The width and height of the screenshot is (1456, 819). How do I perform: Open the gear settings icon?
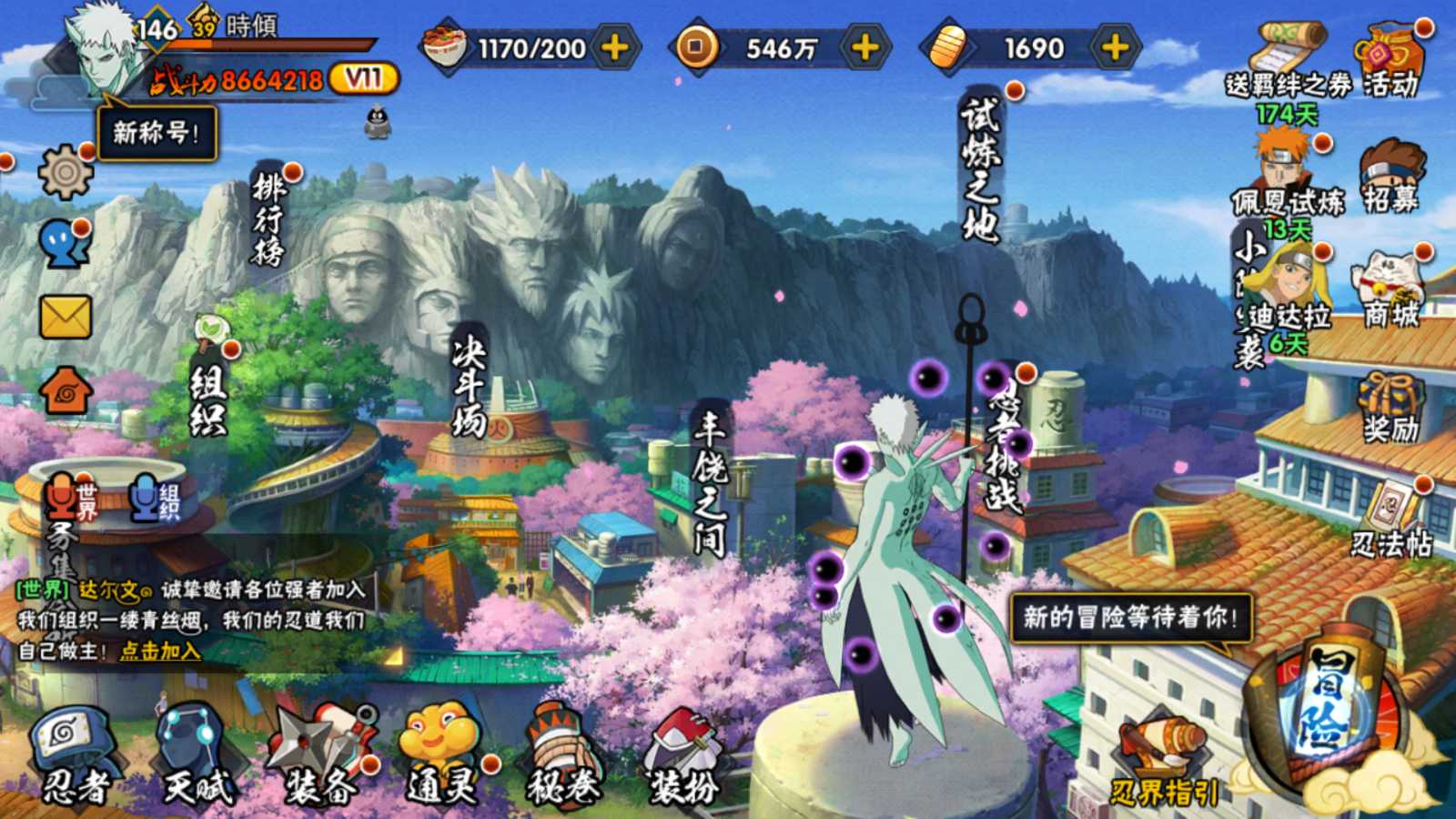(x=66, y=171)
